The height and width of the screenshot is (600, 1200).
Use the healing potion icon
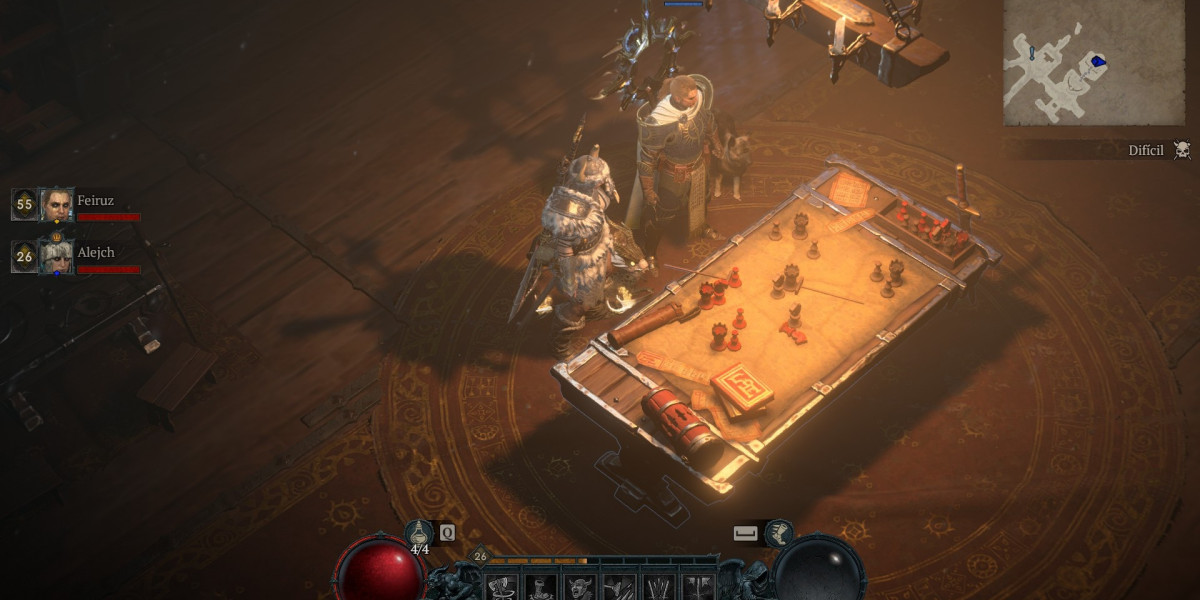(x=419, y=533)
